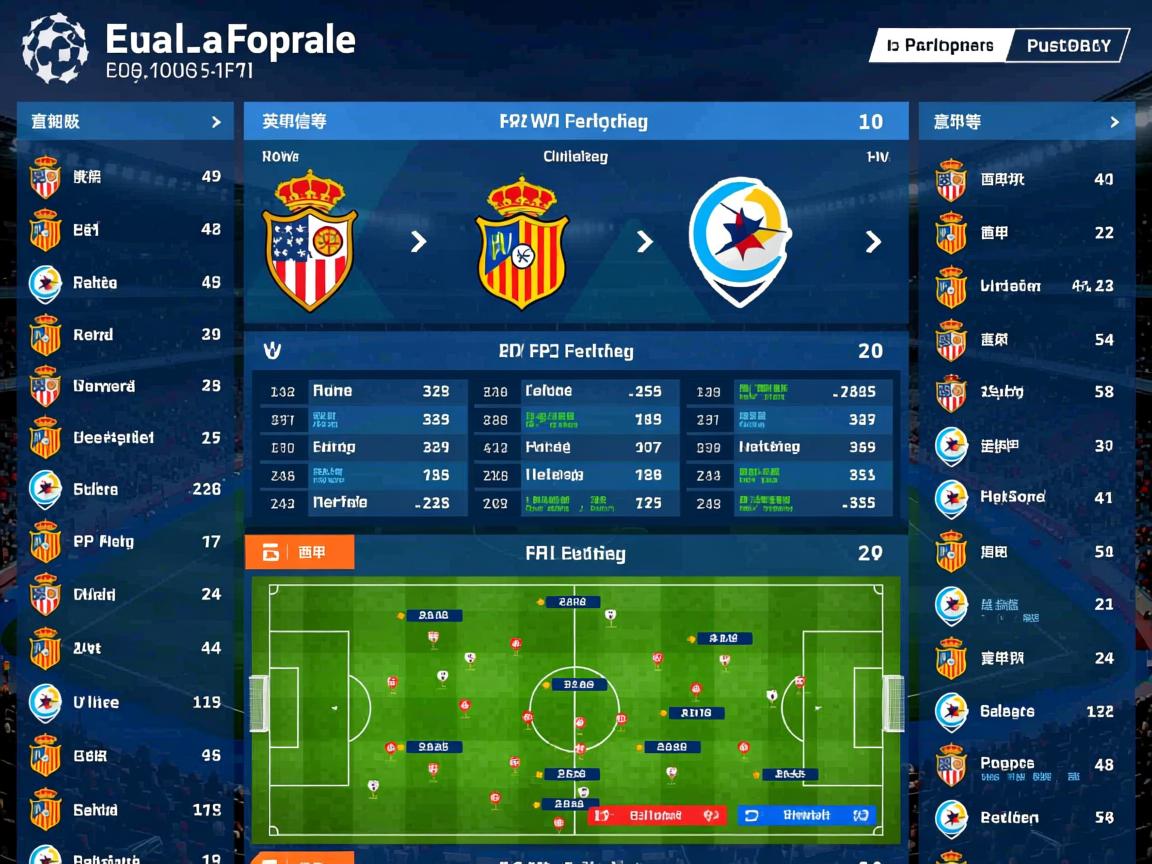1152x864 pixels.
Task: Click the arrow right of the star emblem
Action: coord(873,241)
